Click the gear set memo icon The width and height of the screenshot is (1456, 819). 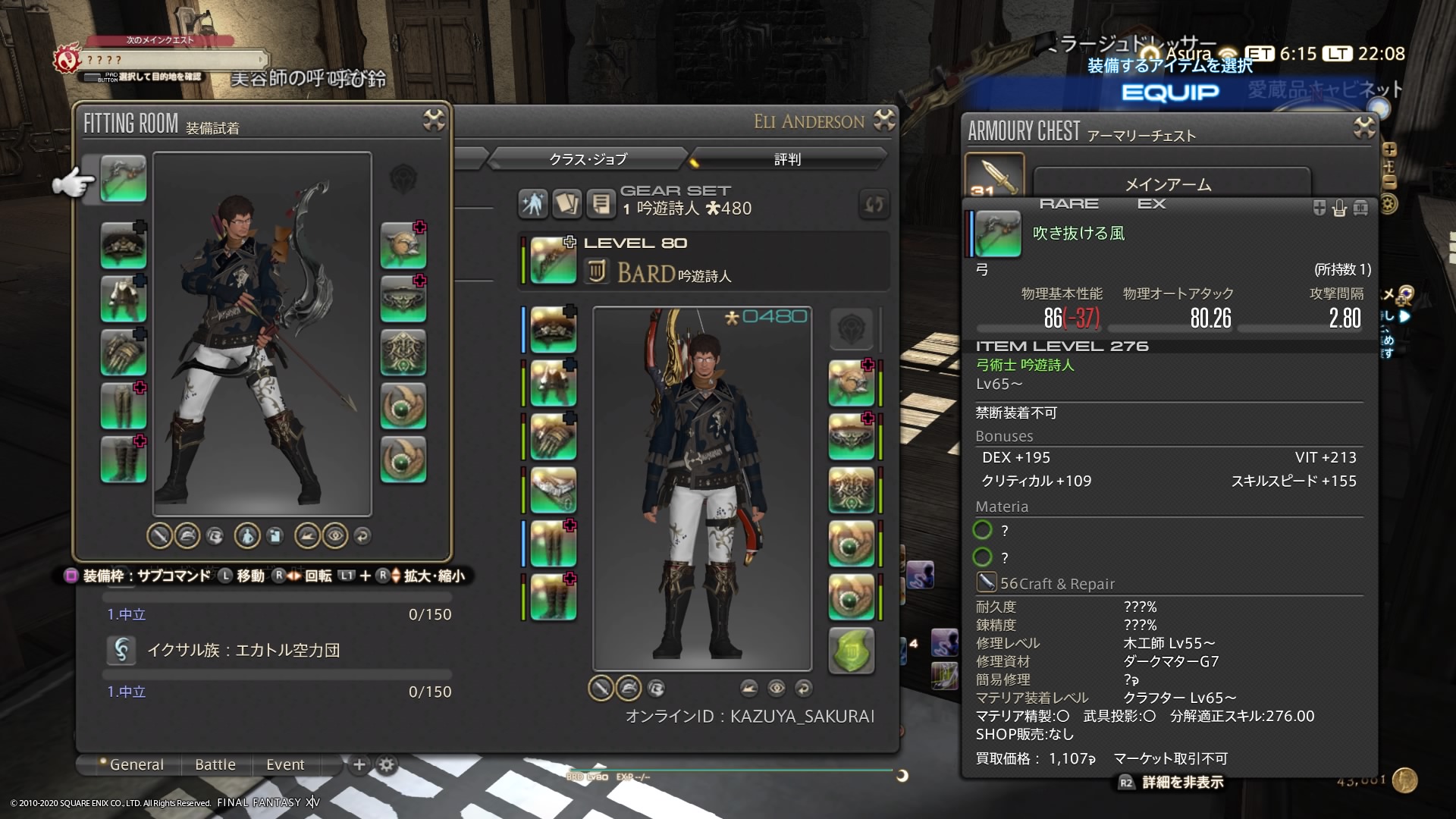click(601, 203)
